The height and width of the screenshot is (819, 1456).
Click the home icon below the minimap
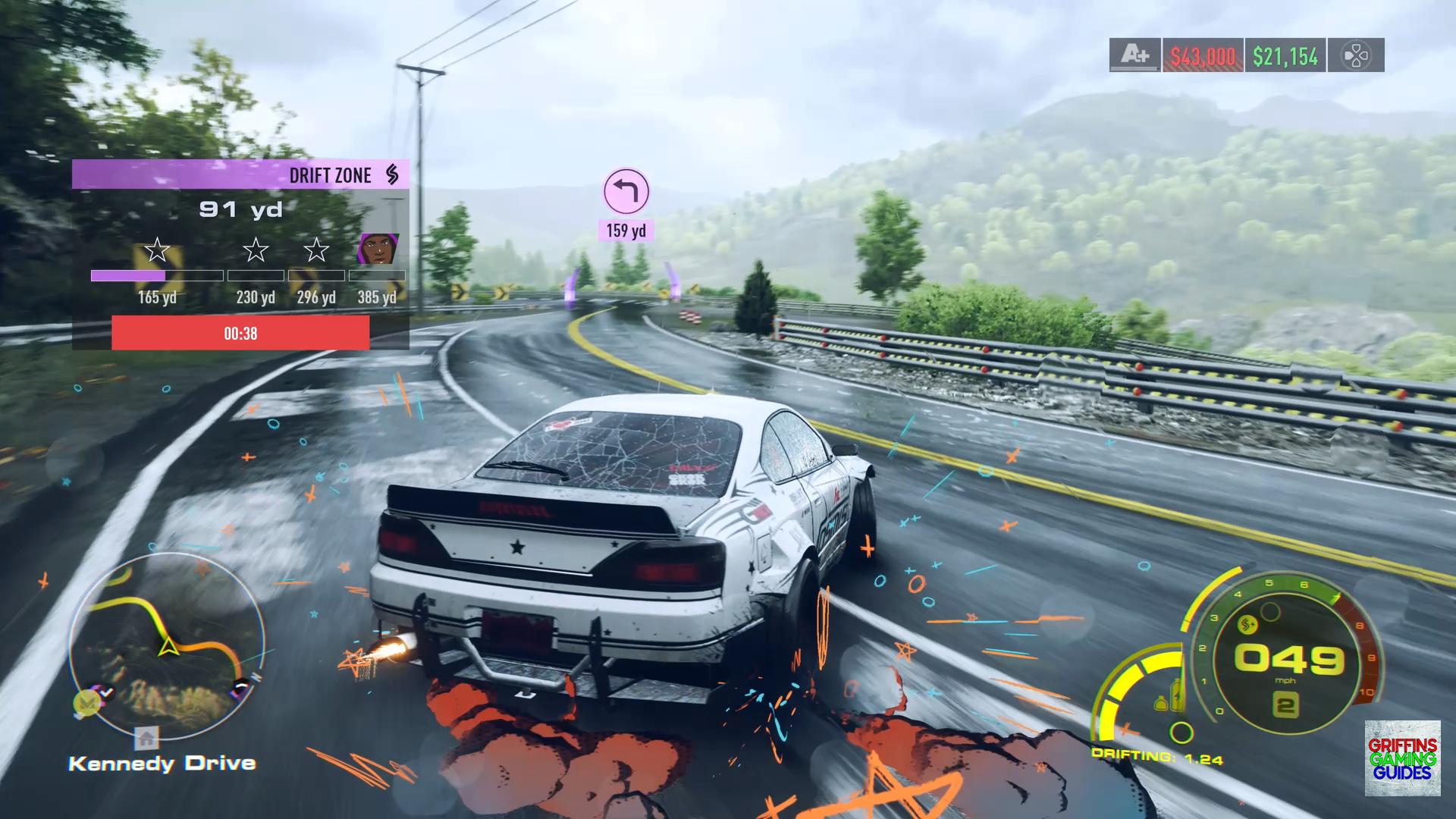coord(146,736)
